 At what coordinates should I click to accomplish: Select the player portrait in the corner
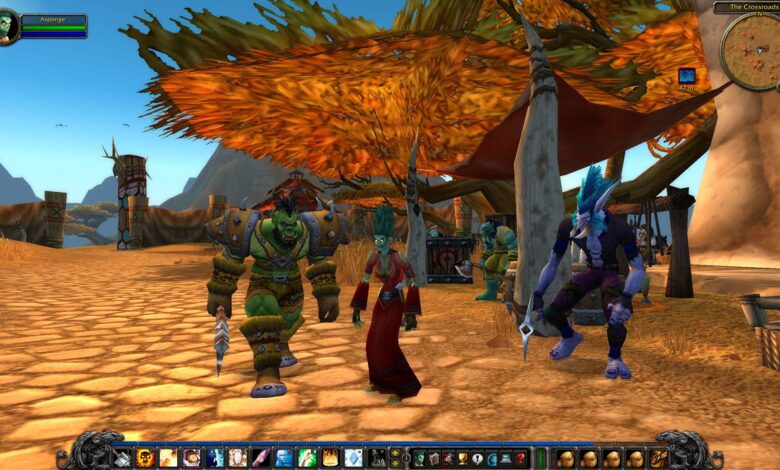coord(10,26)
